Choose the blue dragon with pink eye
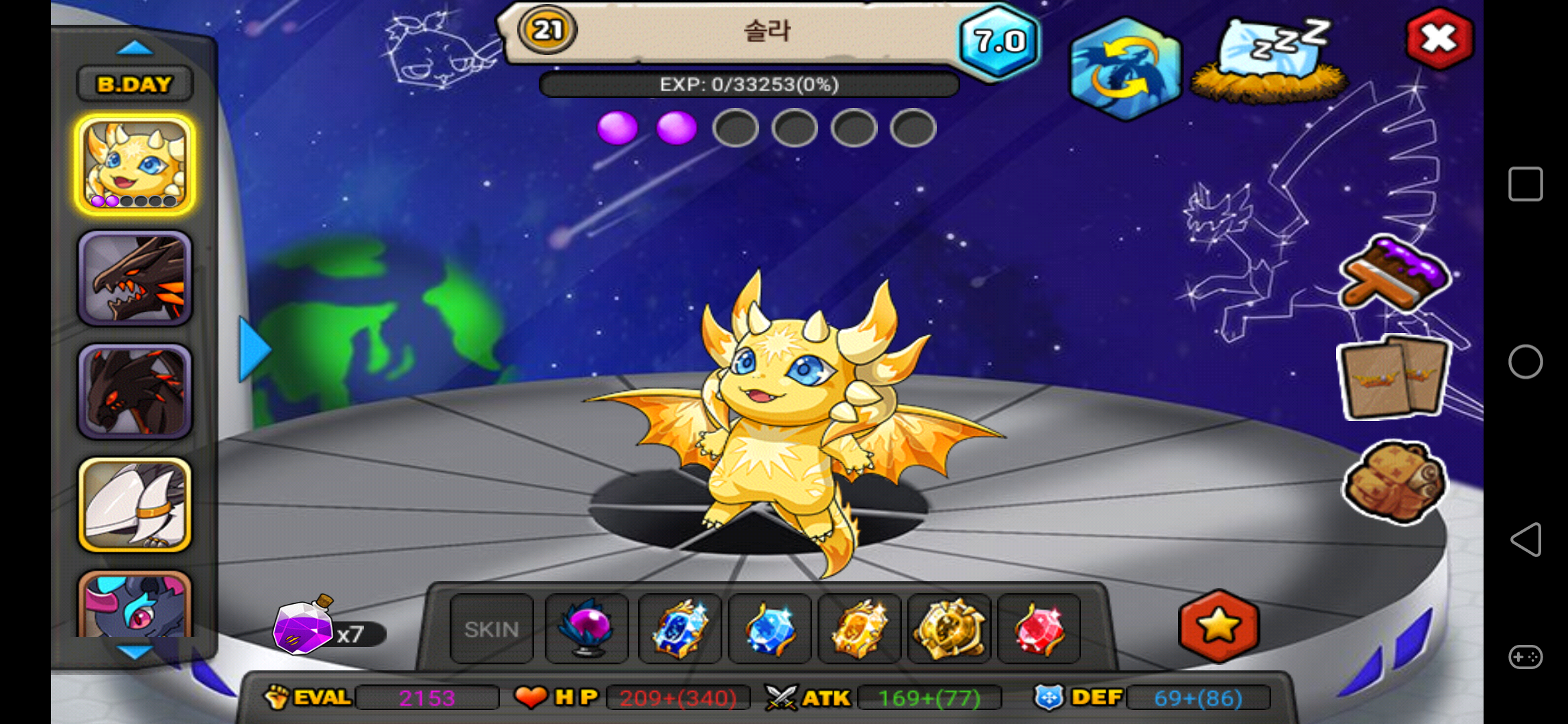 point(135,605)
